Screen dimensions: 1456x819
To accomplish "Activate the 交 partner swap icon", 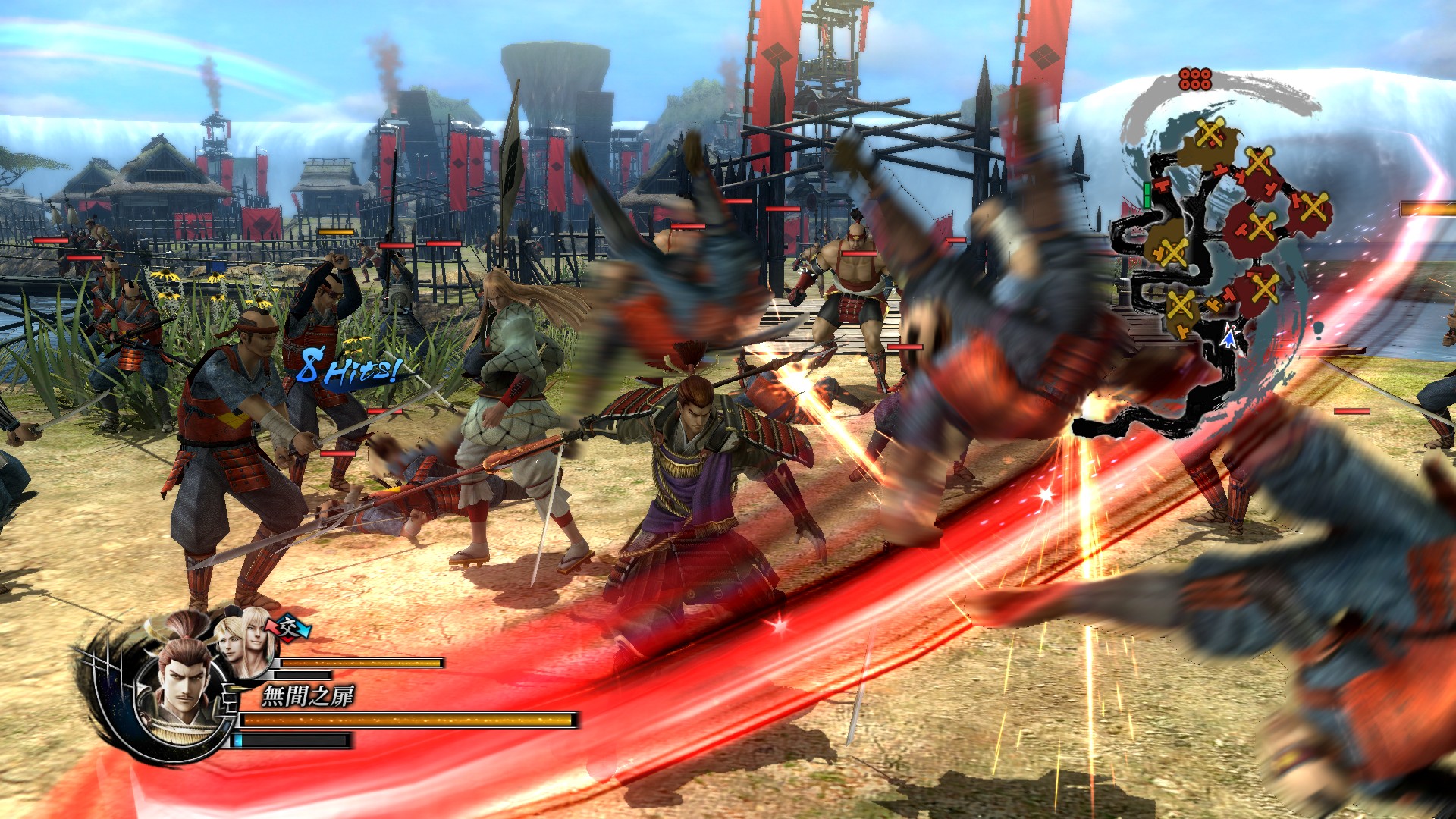I will (x=287, y=627).
